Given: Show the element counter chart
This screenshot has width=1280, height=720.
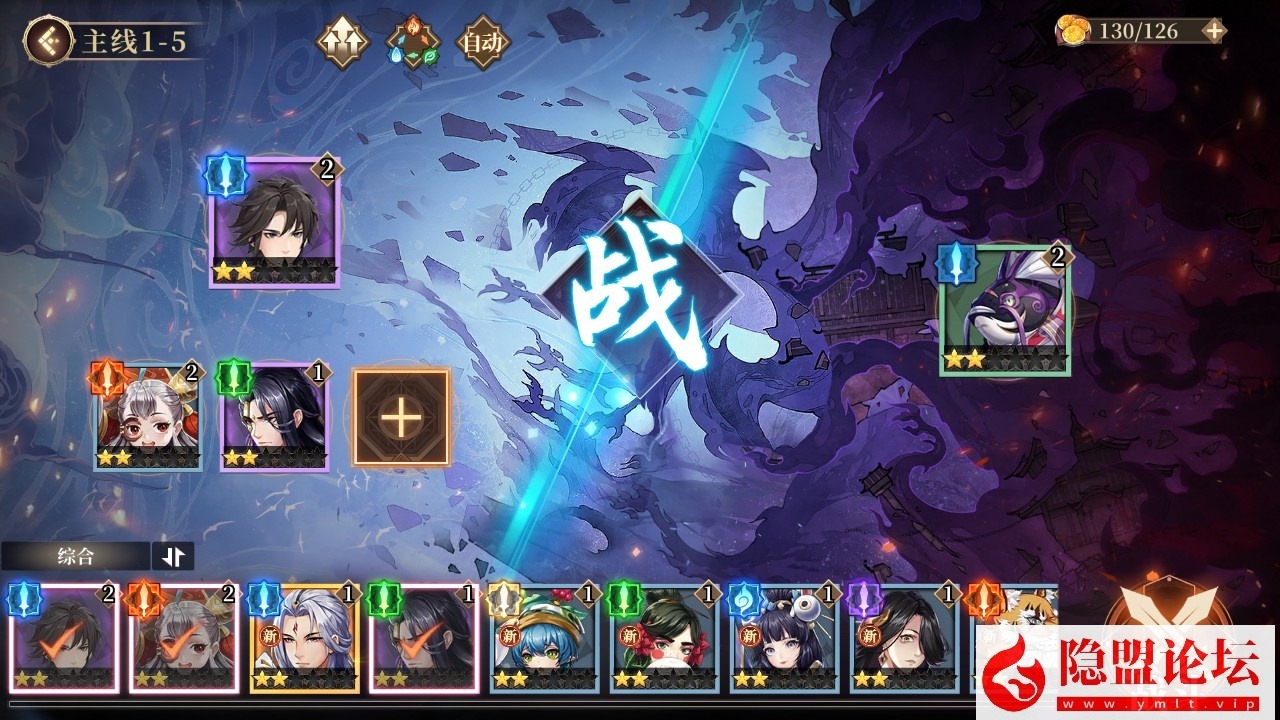Looking at the screenshot, I should pos(413,43).
